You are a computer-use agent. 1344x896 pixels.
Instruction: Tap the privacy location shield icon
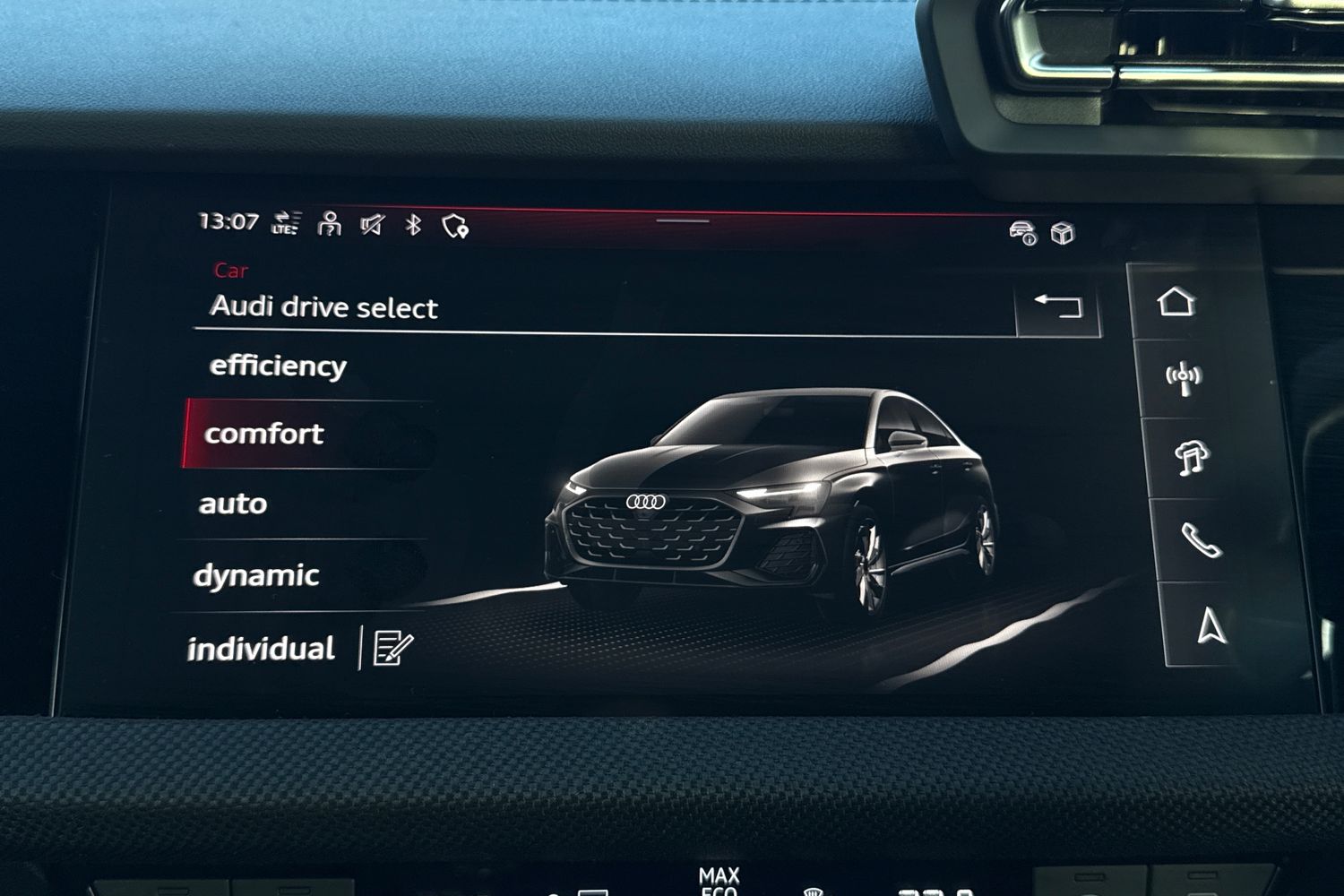tap(455, 227)
